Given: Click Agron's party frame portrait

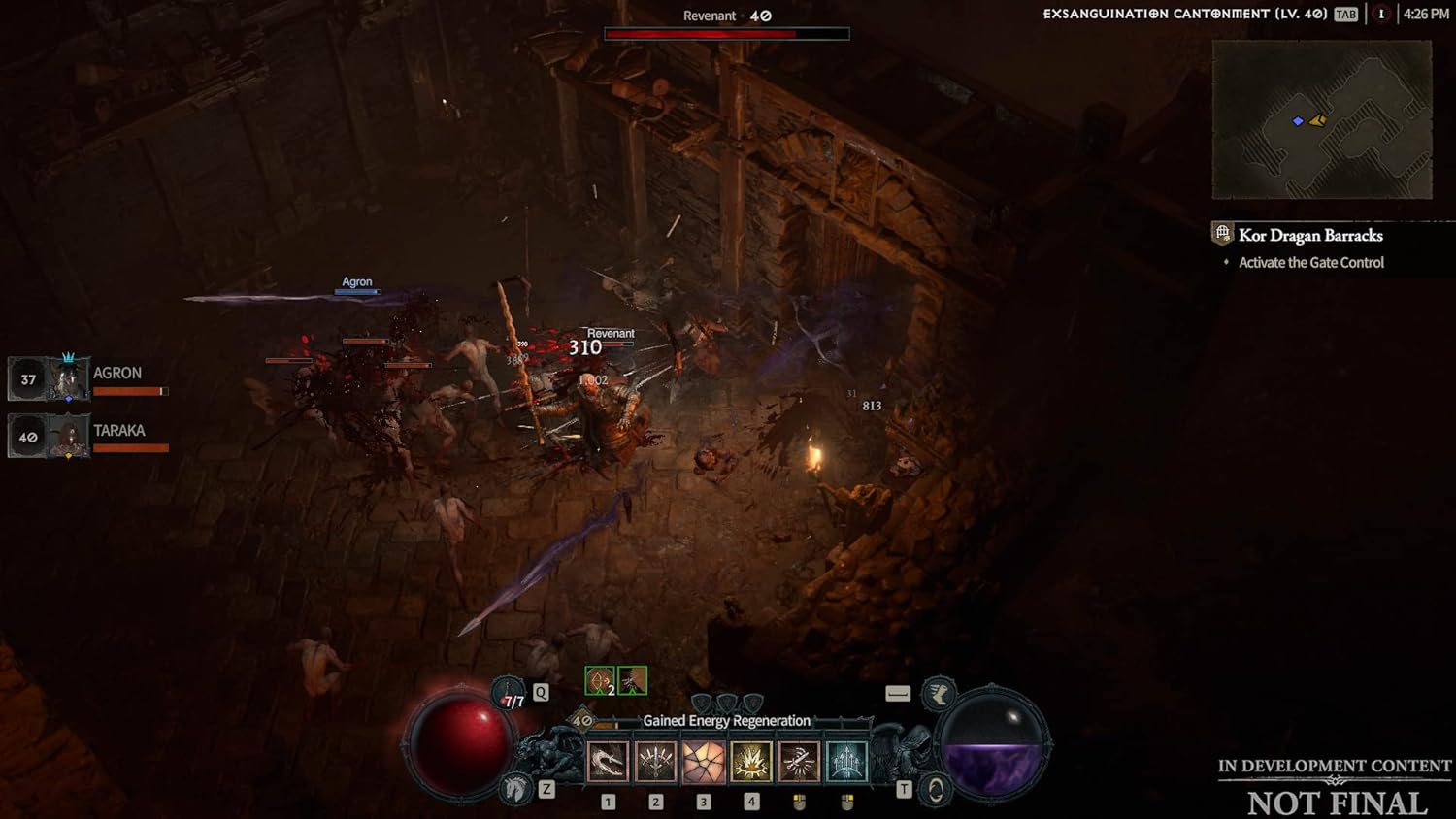Looking at the screenshot, I should click(68, 378).
